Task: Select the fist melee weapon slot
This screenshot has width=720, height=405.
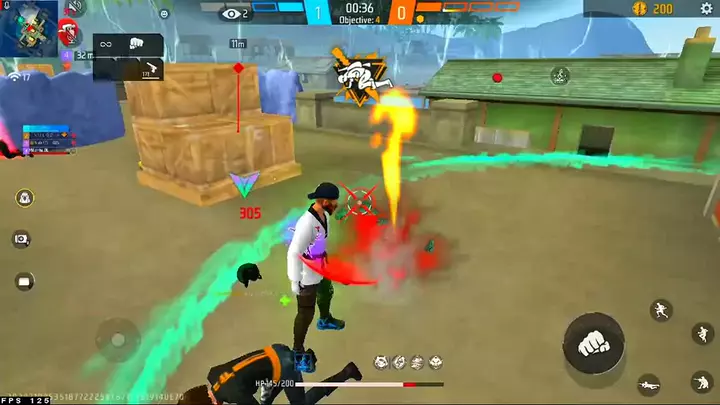Action: coord(136,45)
